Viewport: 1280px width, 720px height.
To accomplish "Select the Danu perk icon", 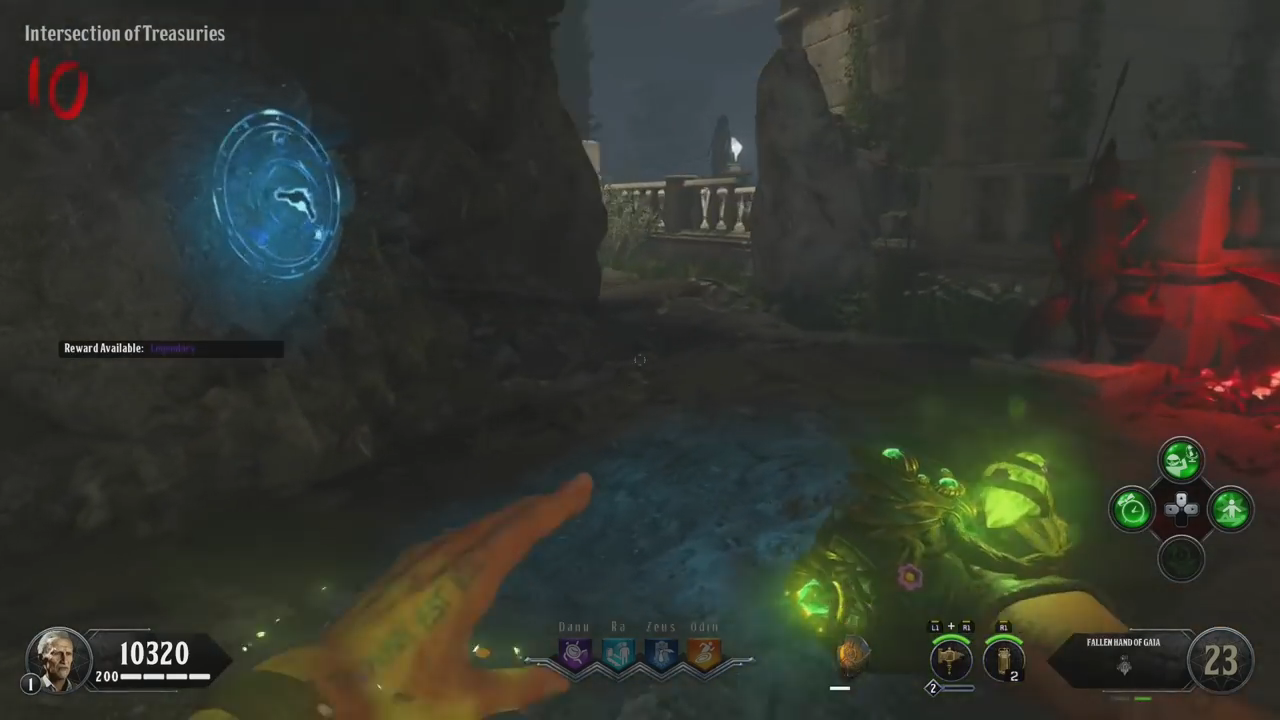I will pyautogui.click(x=575, y=654).
